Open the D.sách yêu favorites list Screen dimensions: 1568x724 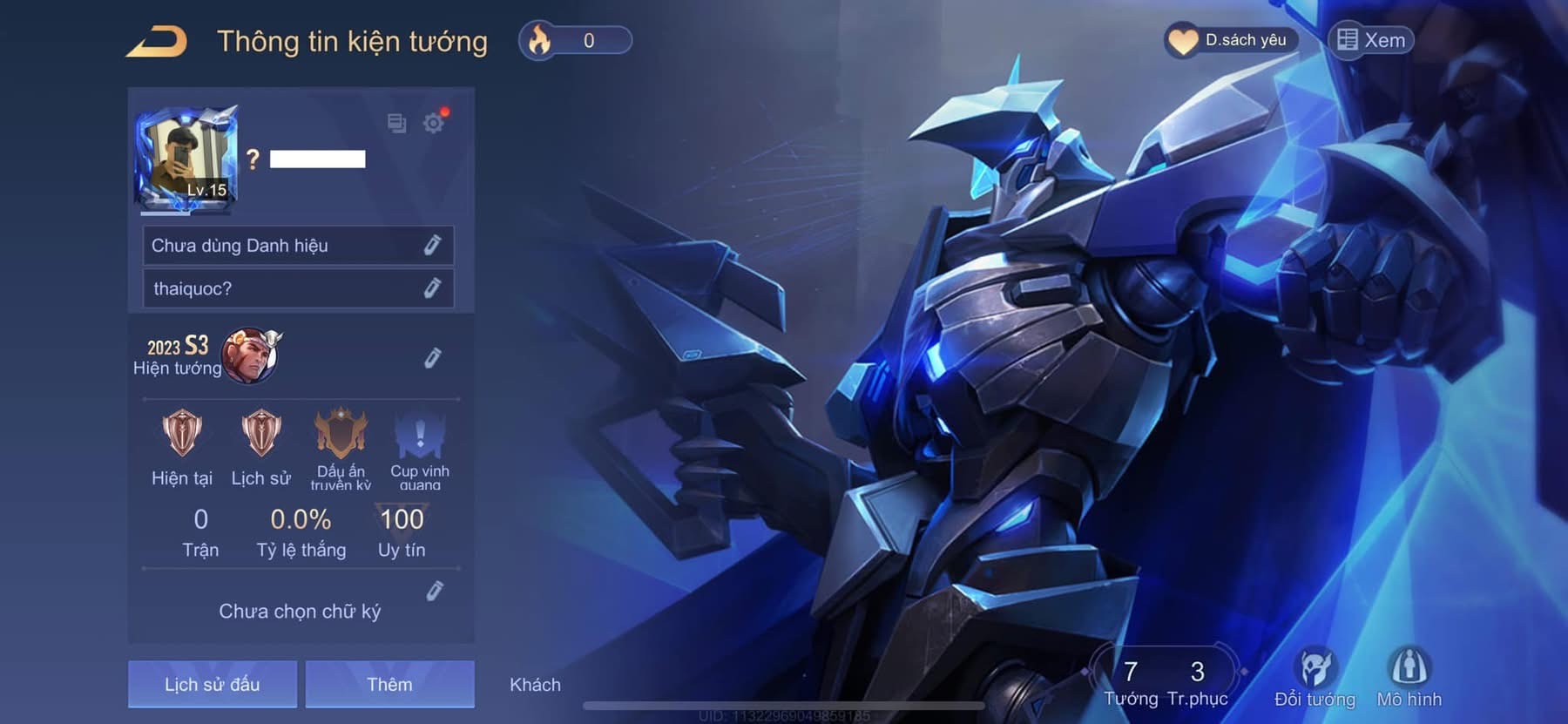1231,40
